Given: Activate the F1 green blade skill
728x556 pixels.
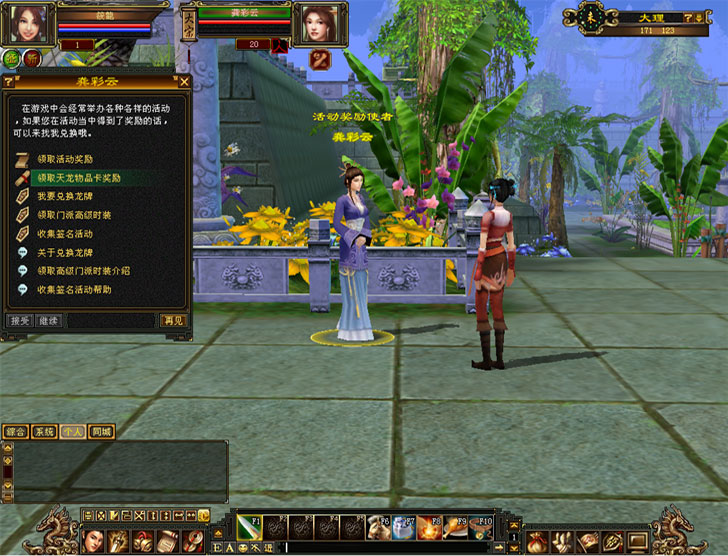Looking at the screenshot, I should 249,528.
